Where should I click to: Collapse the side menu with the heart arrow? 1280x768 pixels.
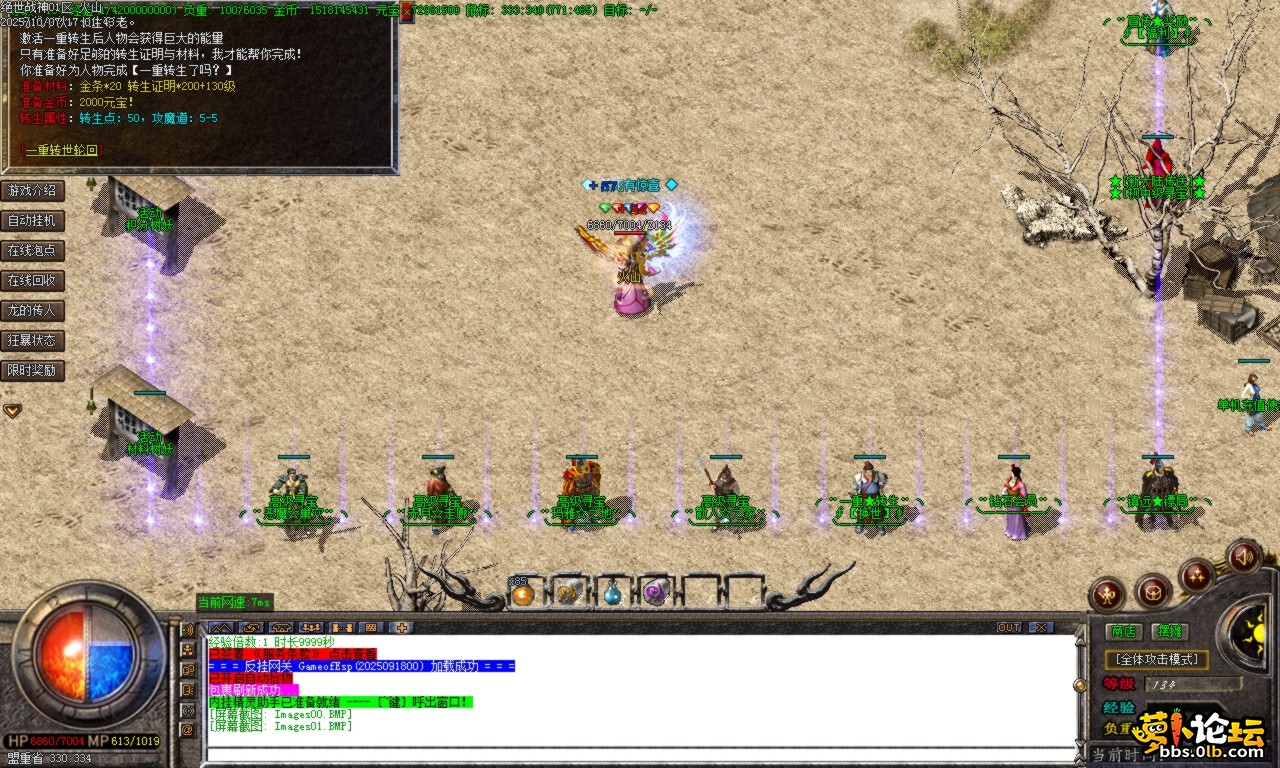point(12,410)
